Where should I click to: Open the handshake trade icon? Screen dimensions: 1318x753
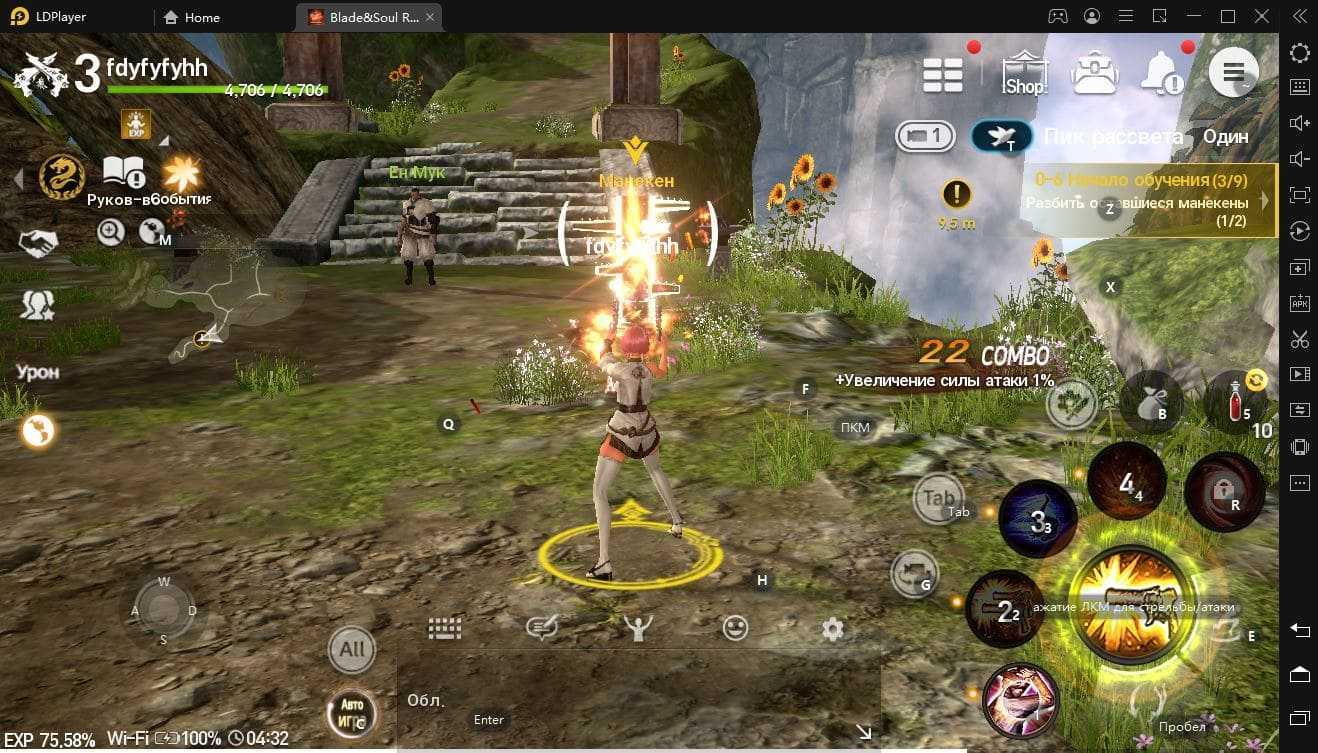[x=38, y=243]
